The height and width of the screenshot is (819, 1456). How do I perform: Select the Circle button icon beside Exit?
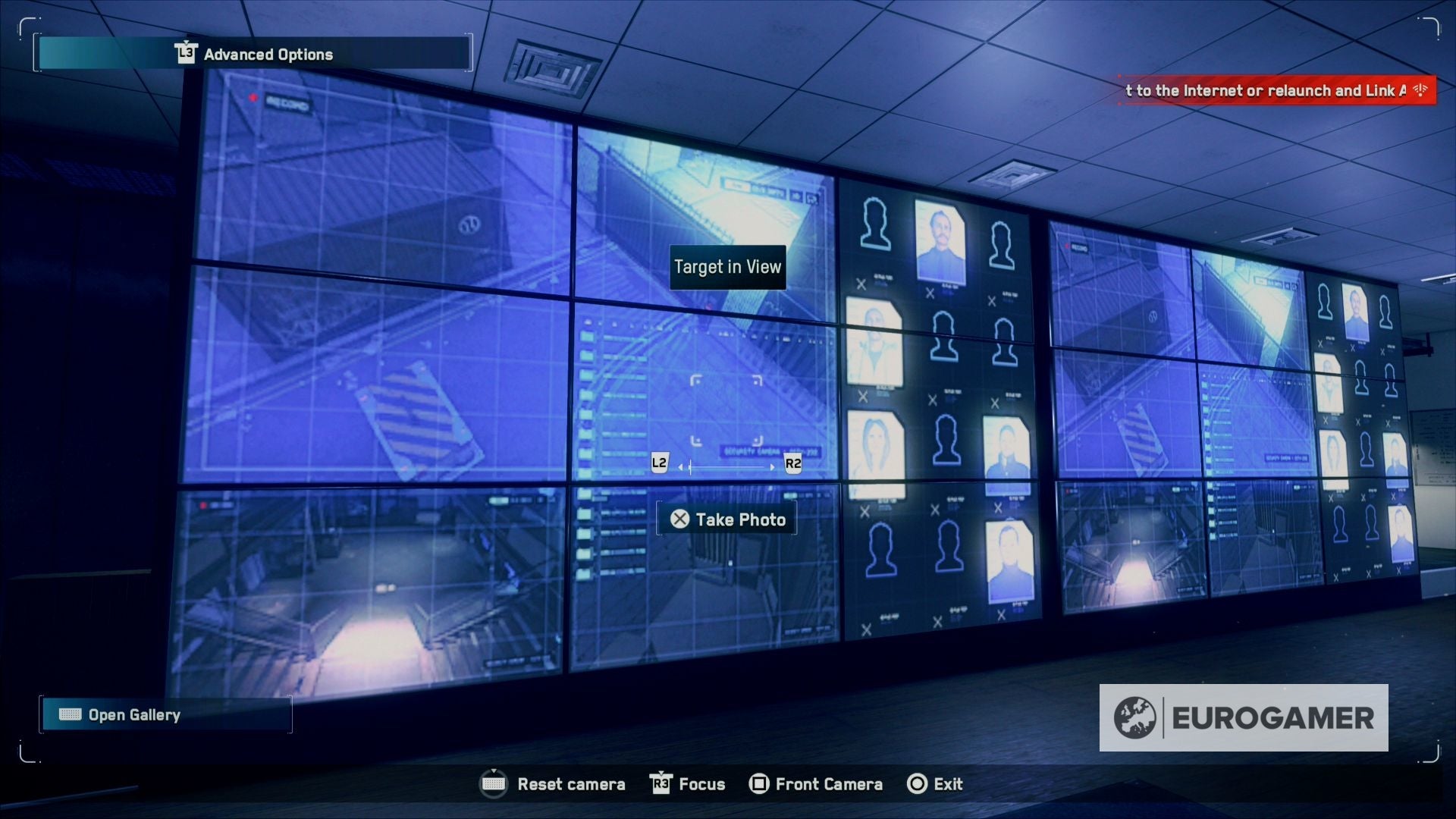coord(917,784)
